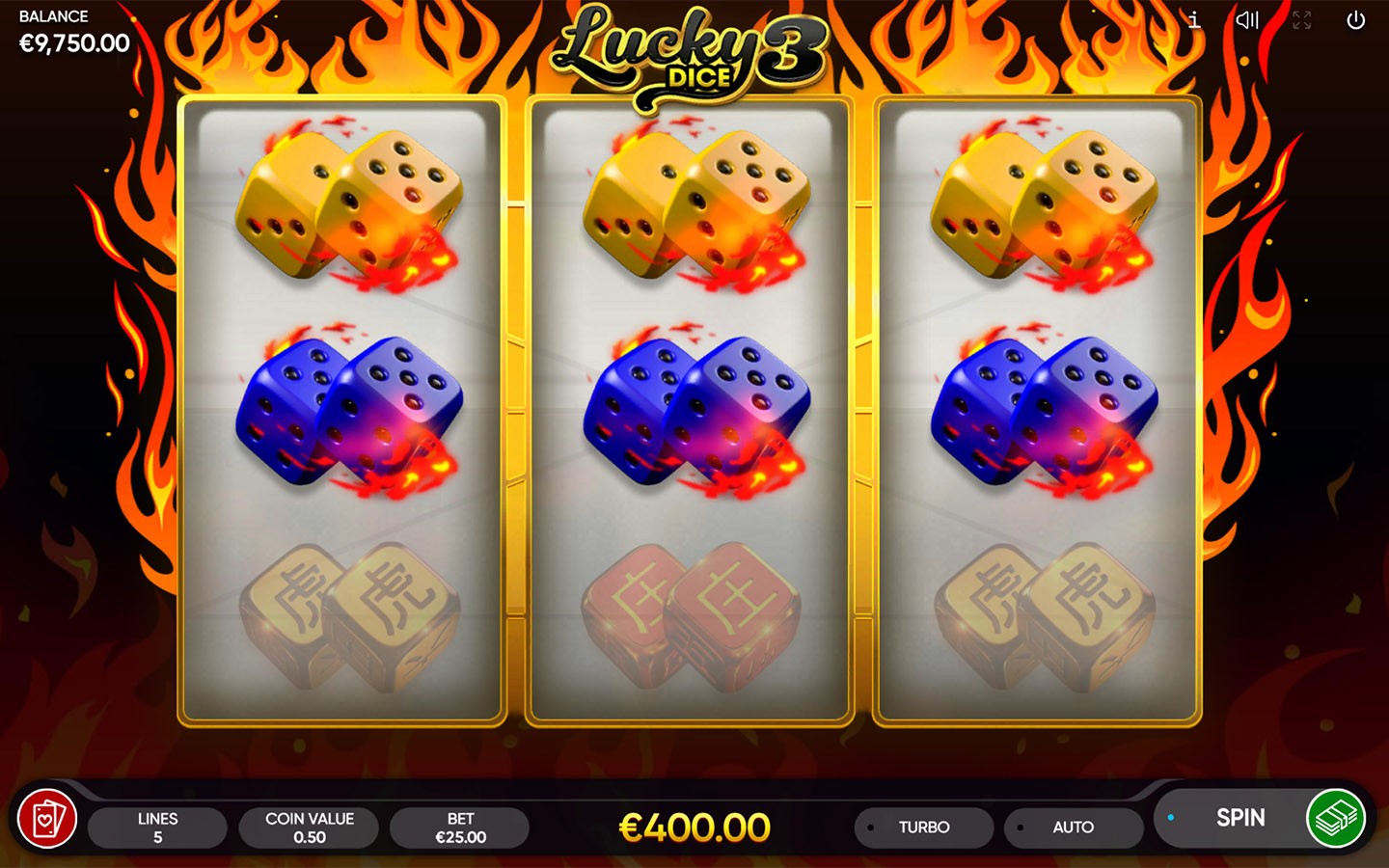Adjust the COIN VALUE setting
The width and height of the screenshot is (1389, 868).
tap(309, 827)
